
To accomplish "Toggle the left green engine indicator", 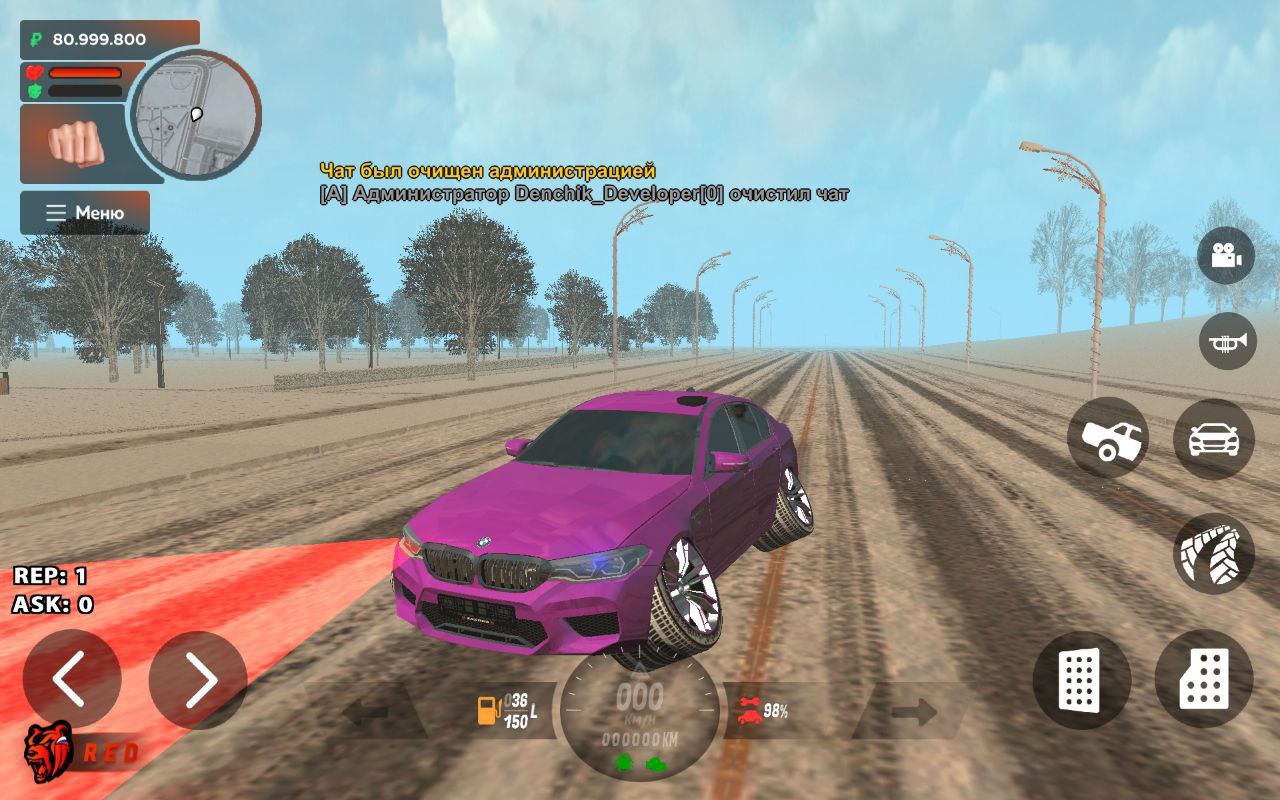I will (624, 761).
